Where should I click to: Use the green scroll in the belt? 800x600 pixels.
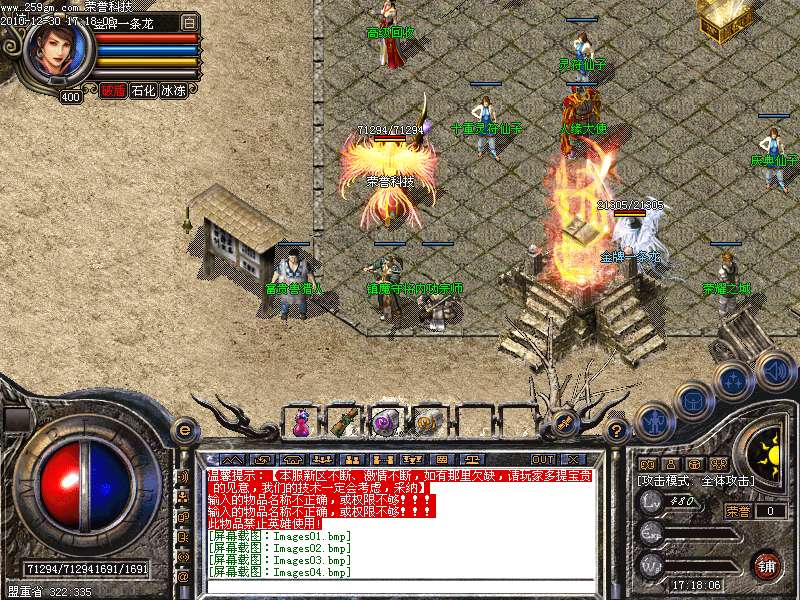[342, 422]
